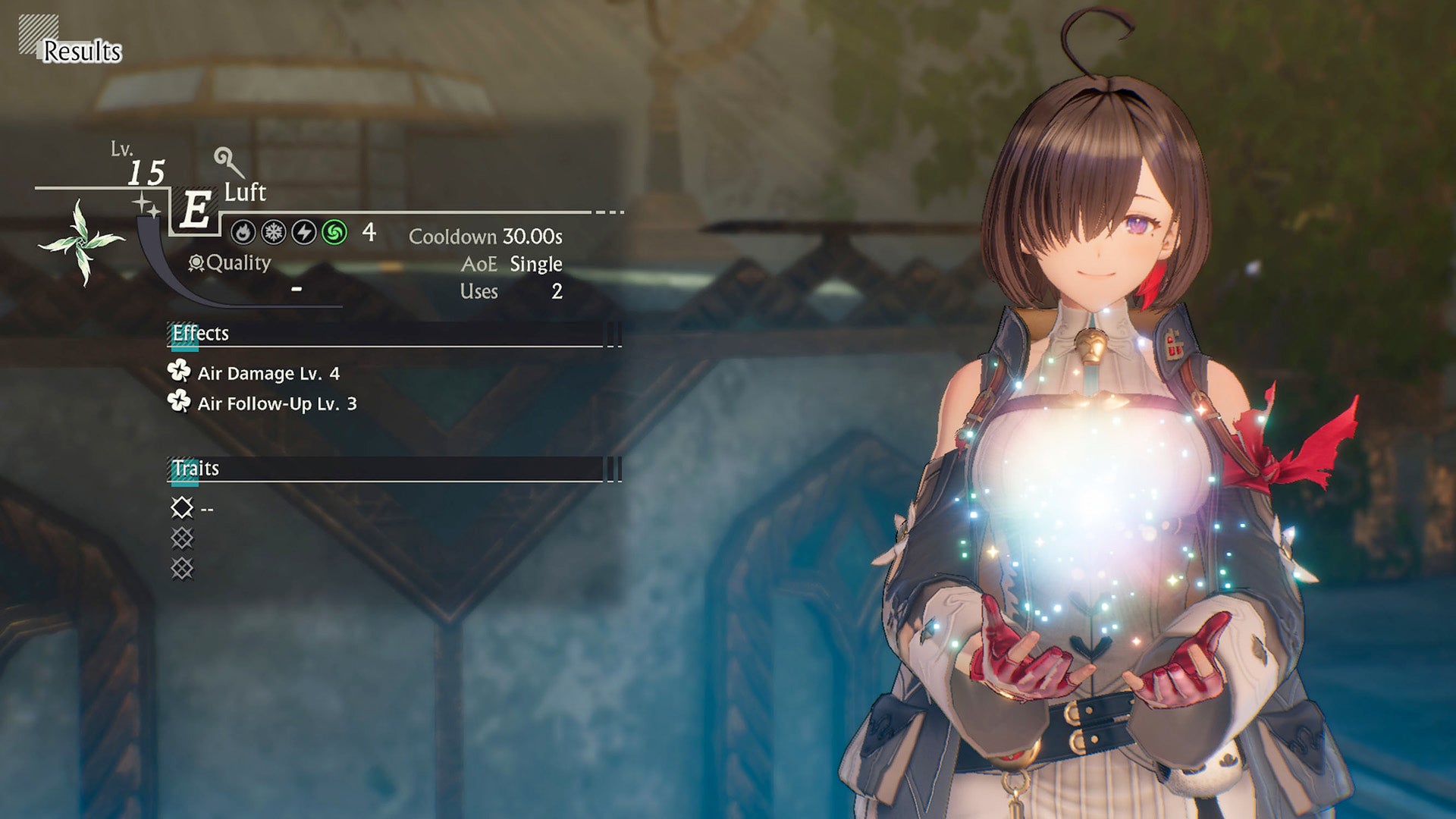Click the Quality medal icon

click(x=196, y=263)
